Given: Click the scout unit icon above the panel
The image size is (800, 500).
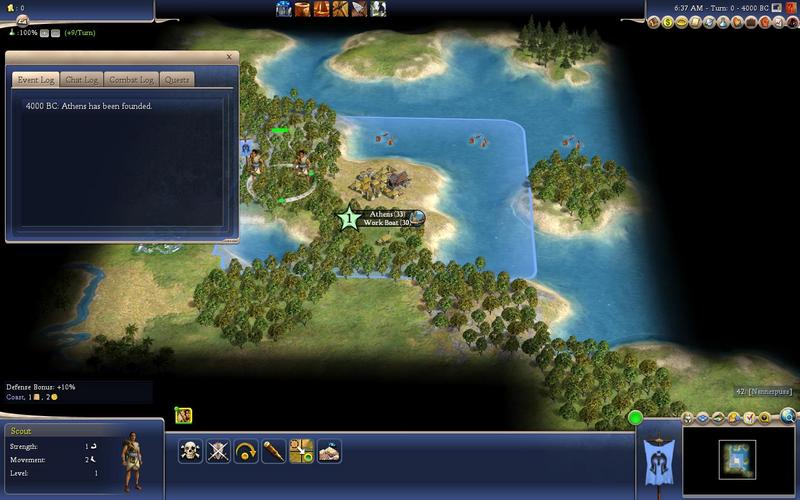Looking at the screenshot, I should [183, 415].
